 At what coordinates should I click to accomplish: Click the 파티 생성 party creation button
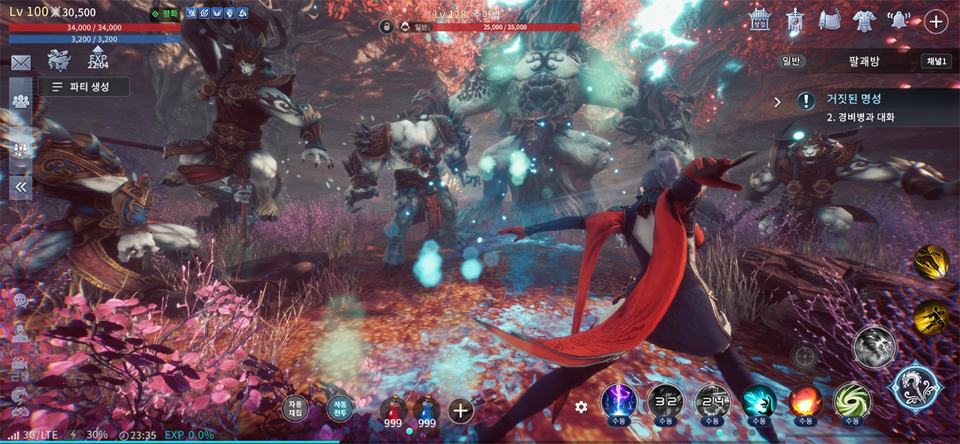click(x=85, y=87)
